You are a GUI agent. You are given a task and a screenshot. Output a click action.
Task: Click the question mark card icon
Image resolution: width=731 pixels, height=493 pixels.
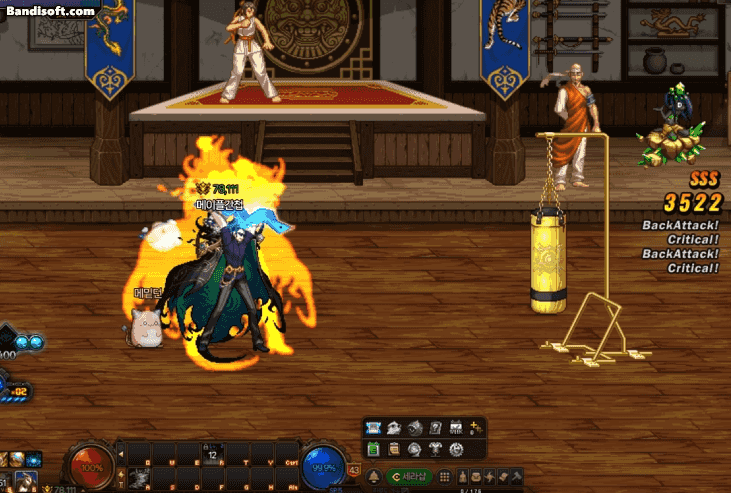click(436, 428)
